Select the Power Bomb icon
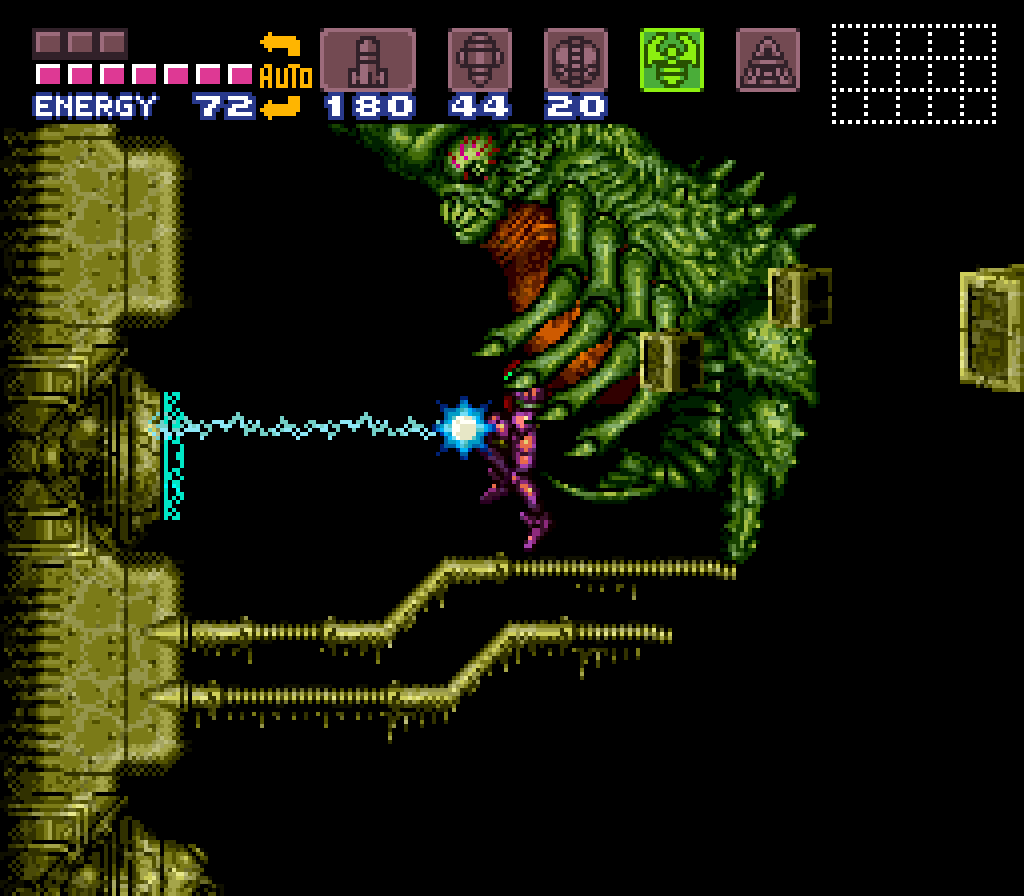Image resolution: width=1024 pixels, height=896 pixels. click(x=576, y=60)
